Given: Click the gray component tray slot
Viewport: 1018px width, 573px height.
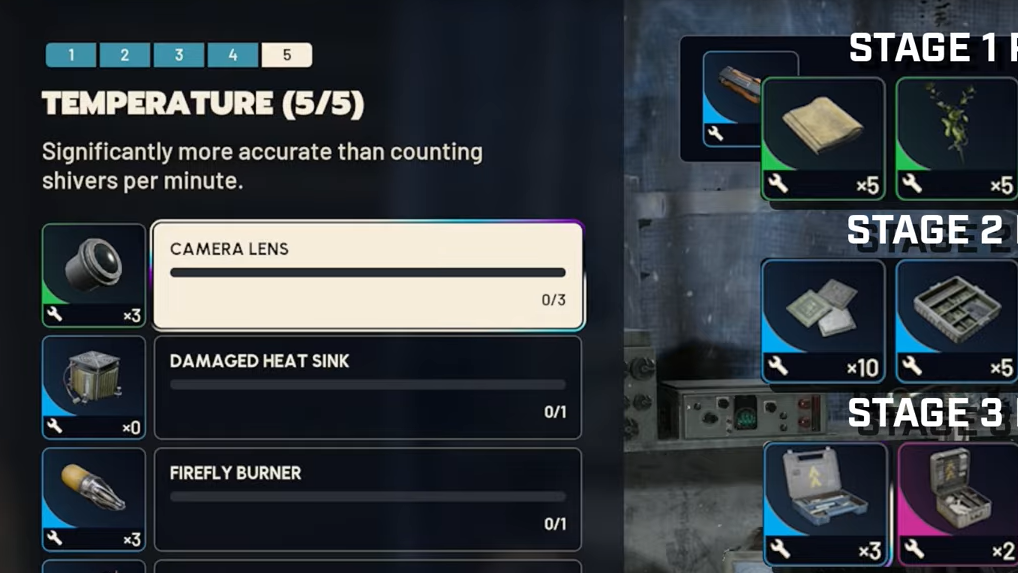Looking at the screenshot, I should [956, 321].
